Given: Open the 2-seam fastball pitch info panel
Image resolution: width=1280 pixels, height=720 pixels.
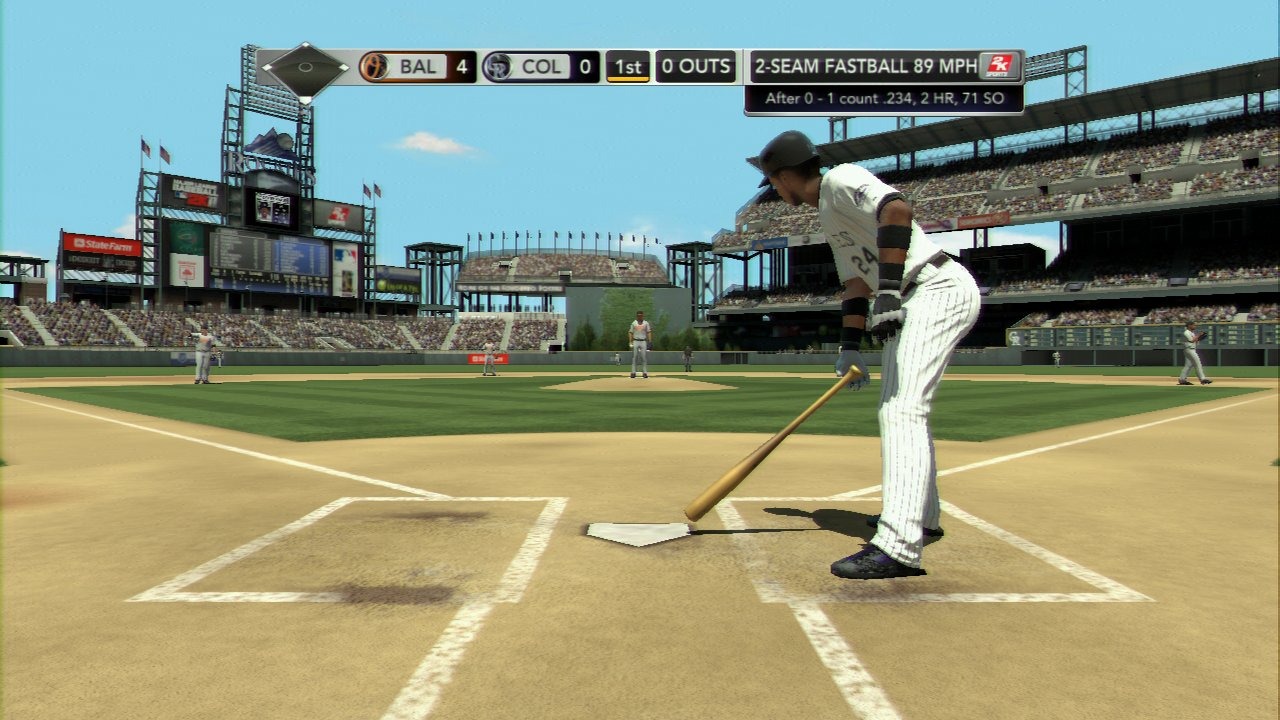Looking at the screenshot, I should pos(865,67).
